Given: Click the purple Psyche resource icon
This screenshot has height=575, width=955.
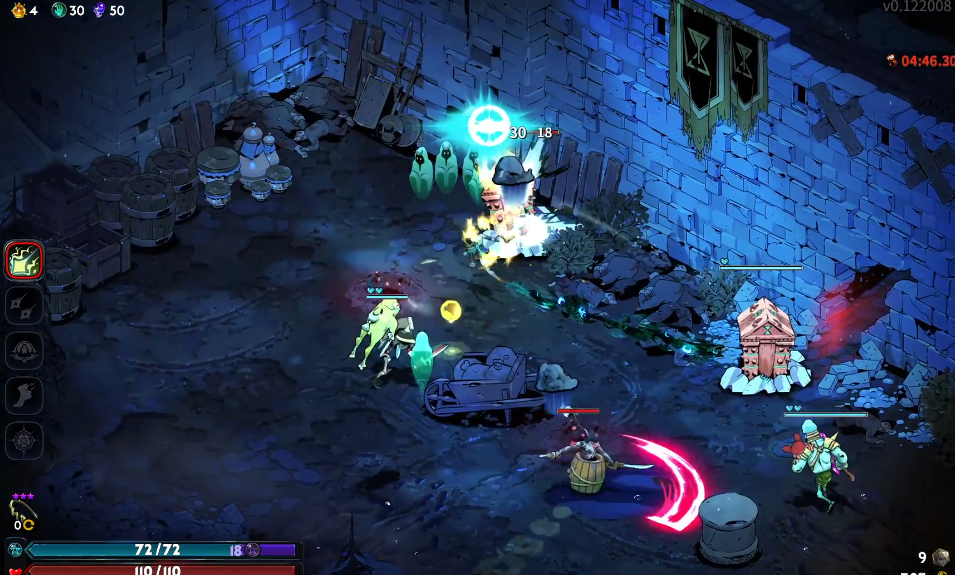Looking at the screenshot, I should pos(98,10).
